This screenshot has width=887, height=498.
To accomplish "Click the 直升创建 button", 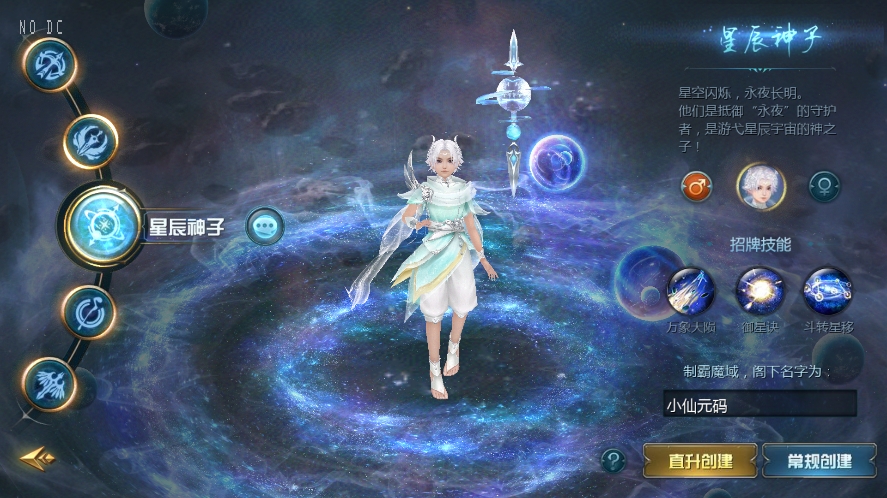I will 700,461.
